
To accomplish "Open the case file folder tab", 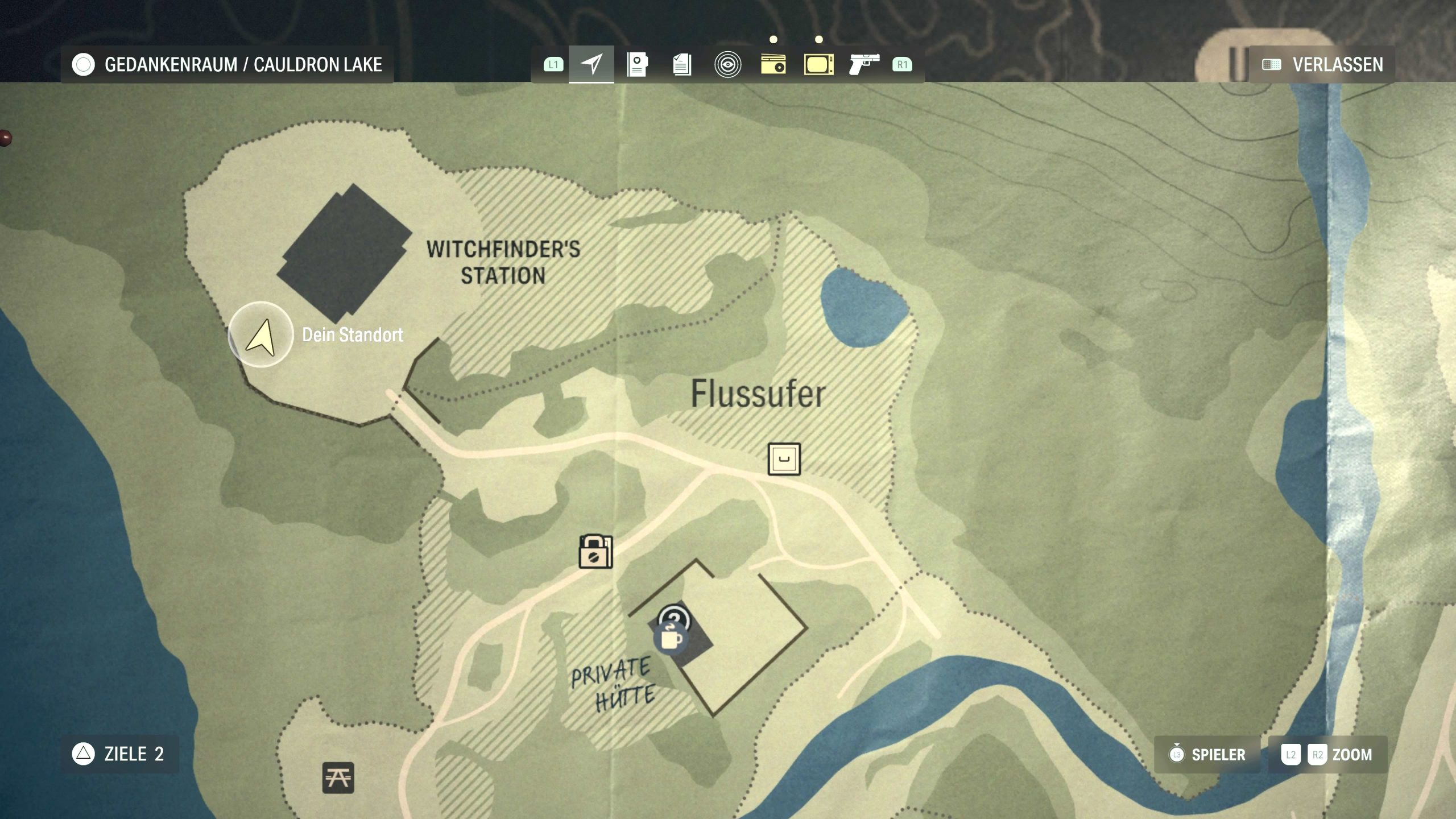I will [637, 64].
